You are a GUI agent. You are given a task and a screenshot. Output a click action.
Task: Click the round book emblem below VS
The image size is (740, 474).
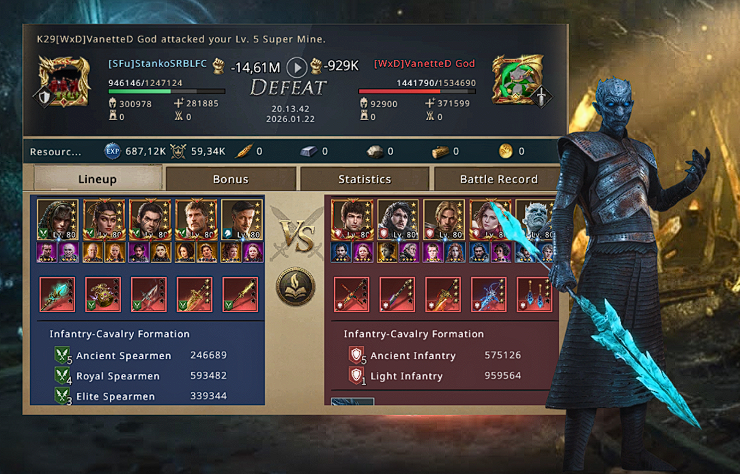tap(295, 286)
